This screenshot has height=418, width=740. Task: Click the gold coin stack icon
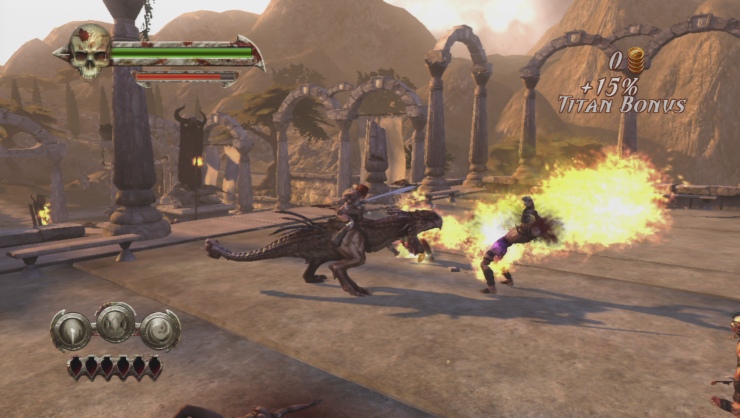pyautogui.click(x=636, y=60)
